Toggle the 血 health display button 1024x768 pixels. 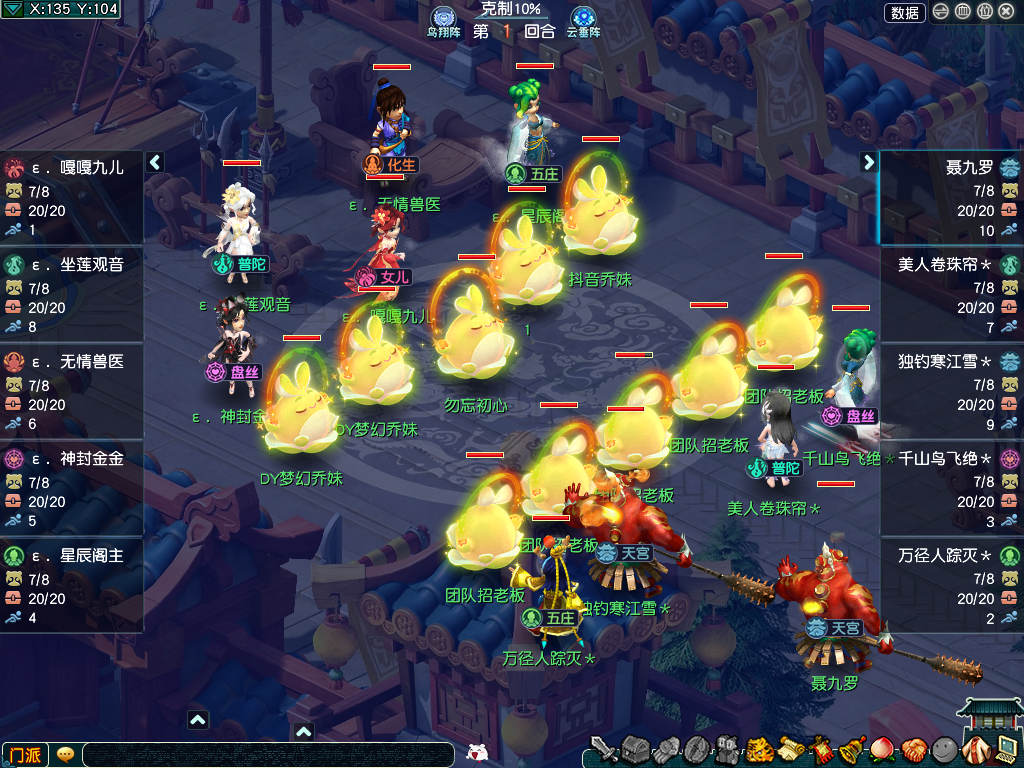tap(963, 12)
